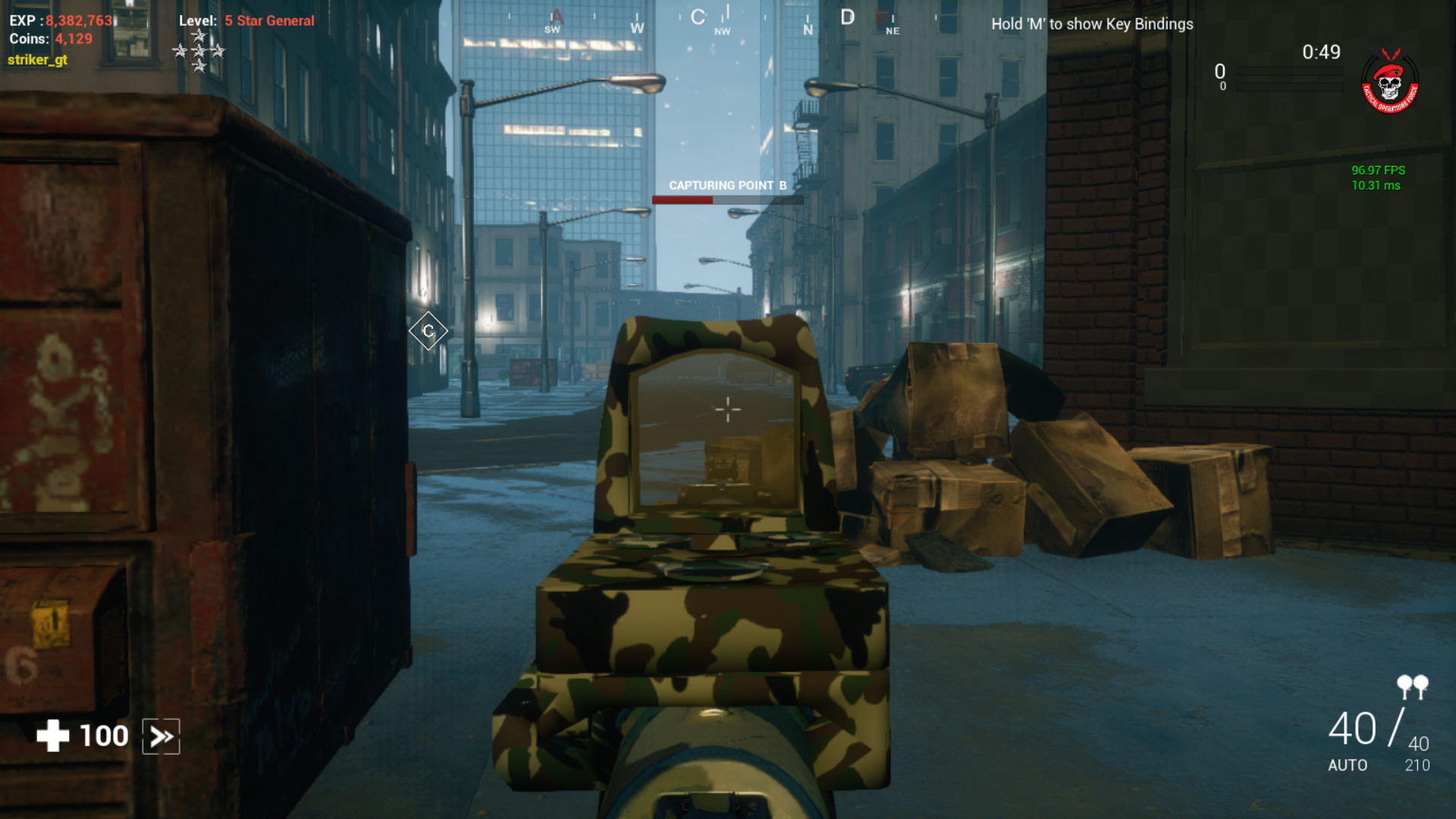Click the diamond C objective marker
The image size is (1456, 819).
click(428, 331)
